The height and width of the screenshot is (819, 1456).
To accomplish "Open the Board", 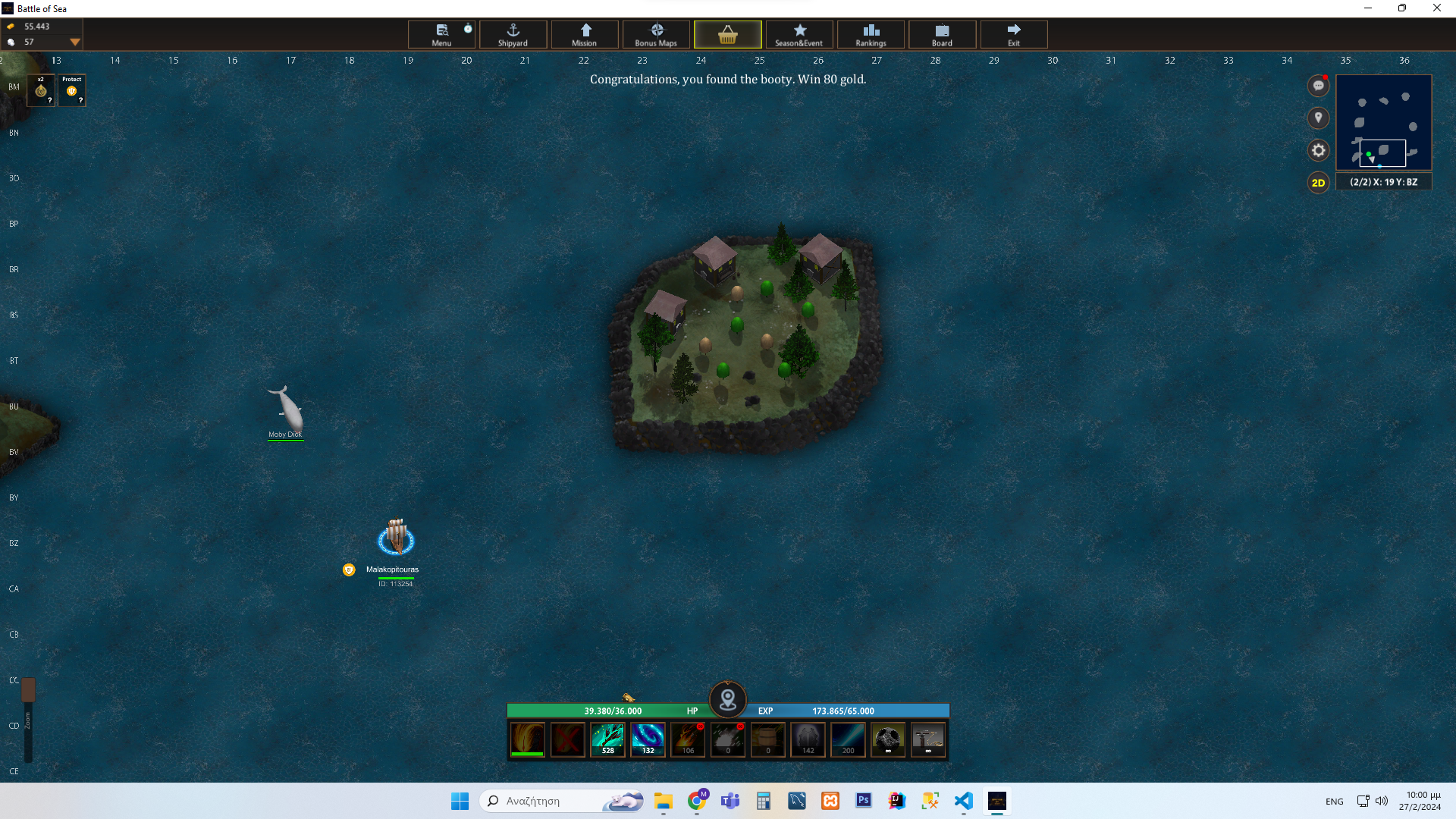I will [x=942, y=34].
